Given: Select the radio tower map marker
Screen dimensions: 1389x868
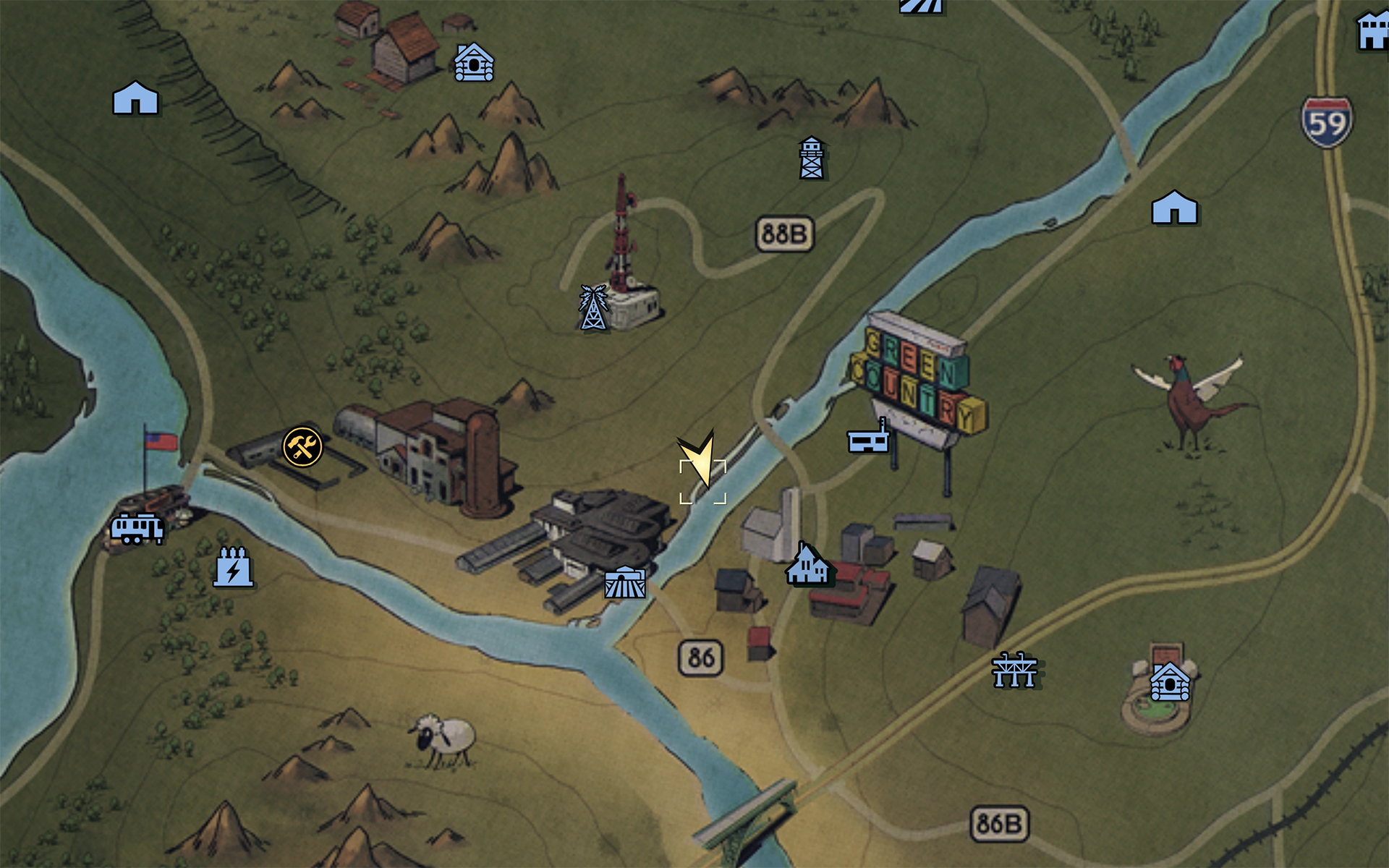Looking at the screenshot, I should pyautogui.click(x=593, y=308).
